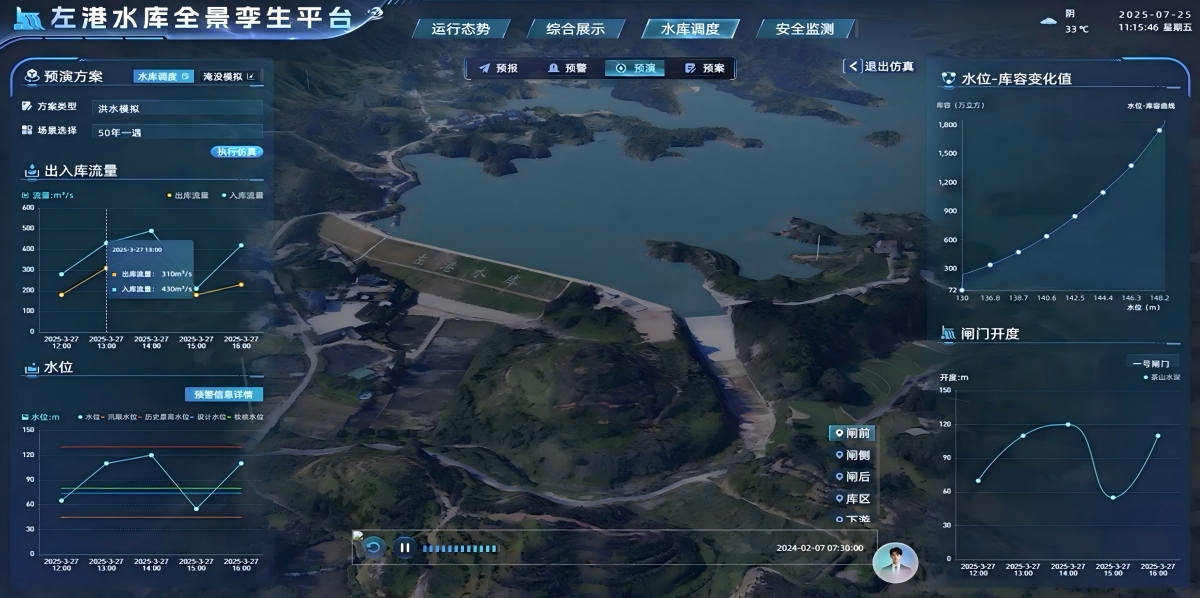Select the 预演 sub-tab
1200x598 pixels.
(x=636, y=68)
